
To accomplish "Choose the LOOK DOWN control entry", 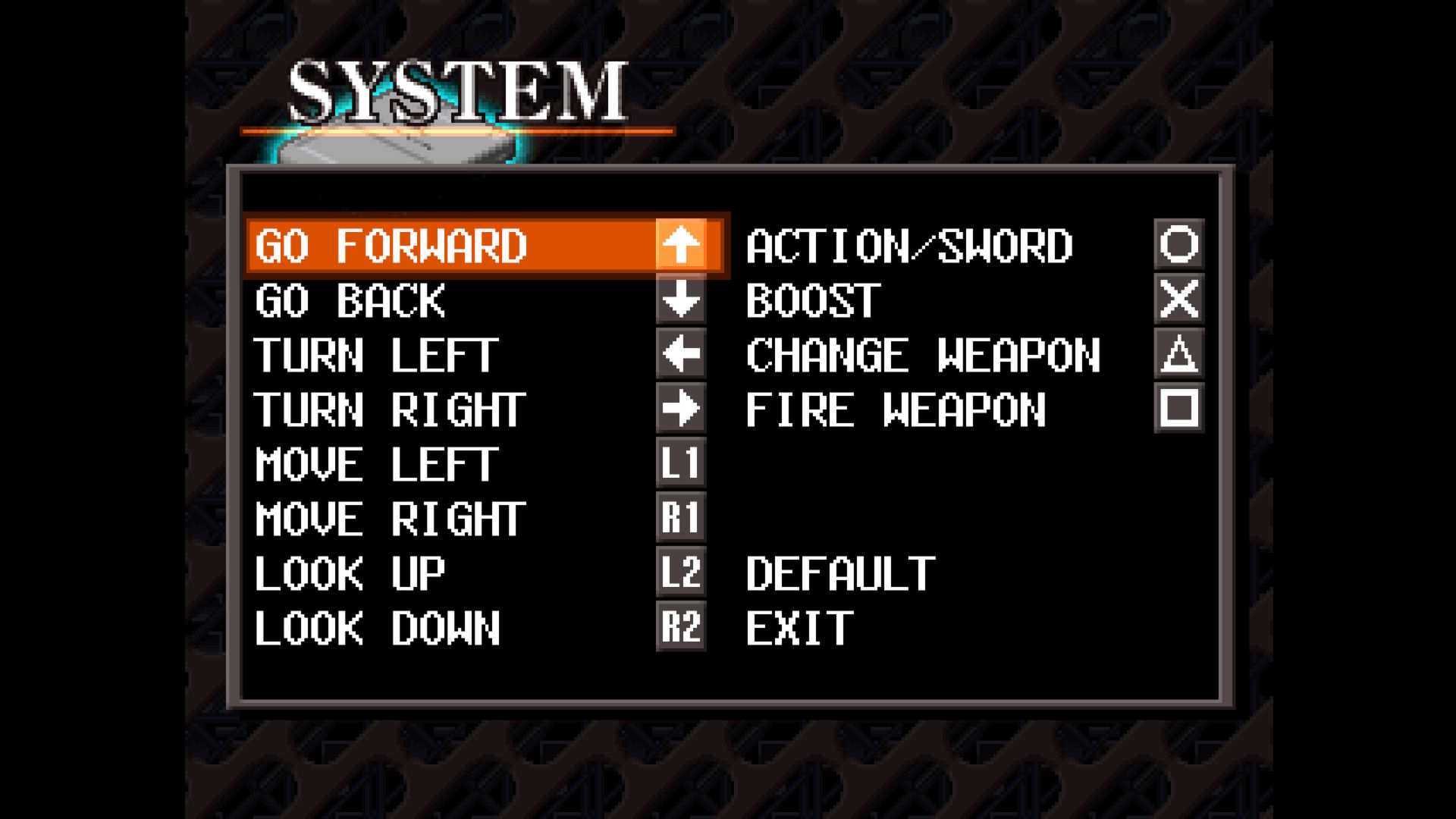I will click(377, 626).
